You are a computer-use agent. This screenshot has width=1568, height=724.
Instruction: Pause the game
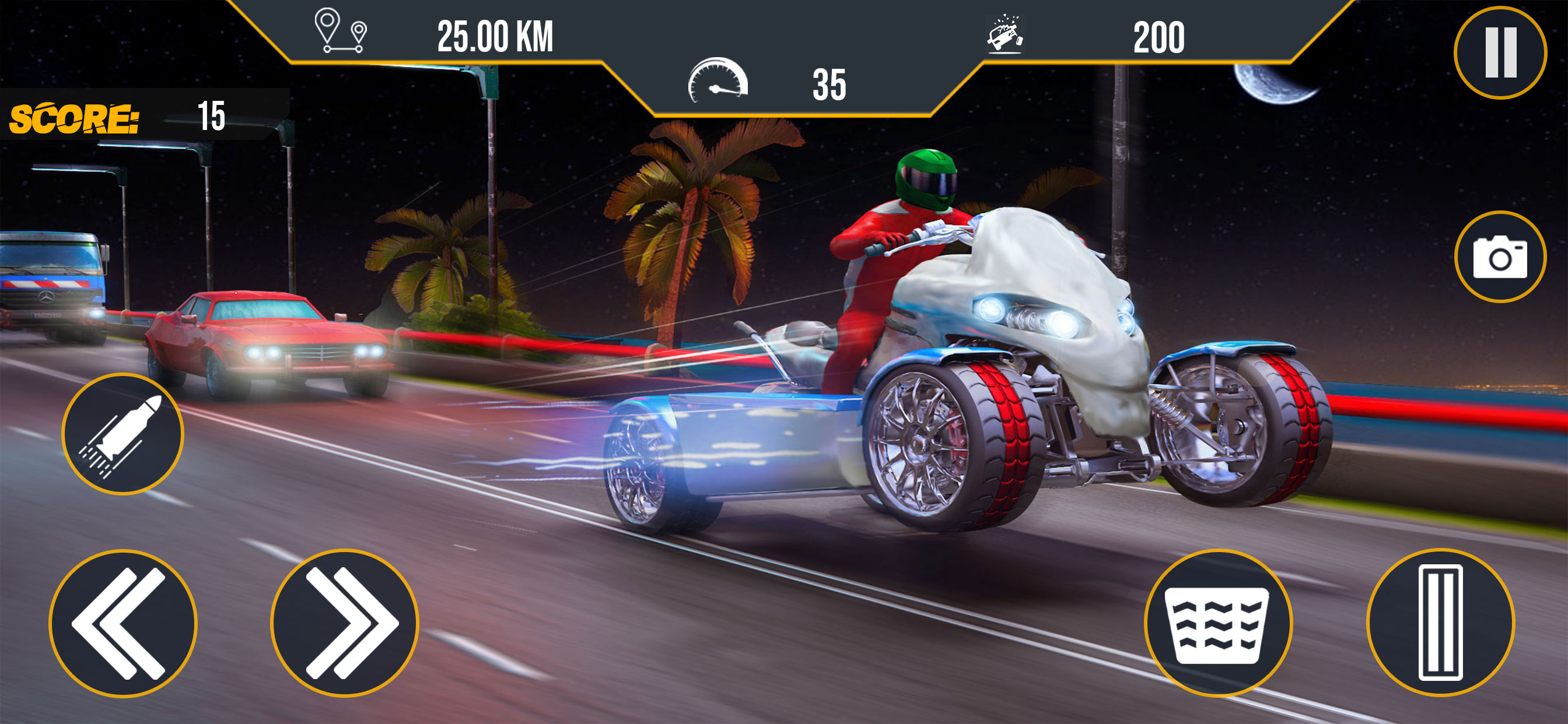point(1500,52)
